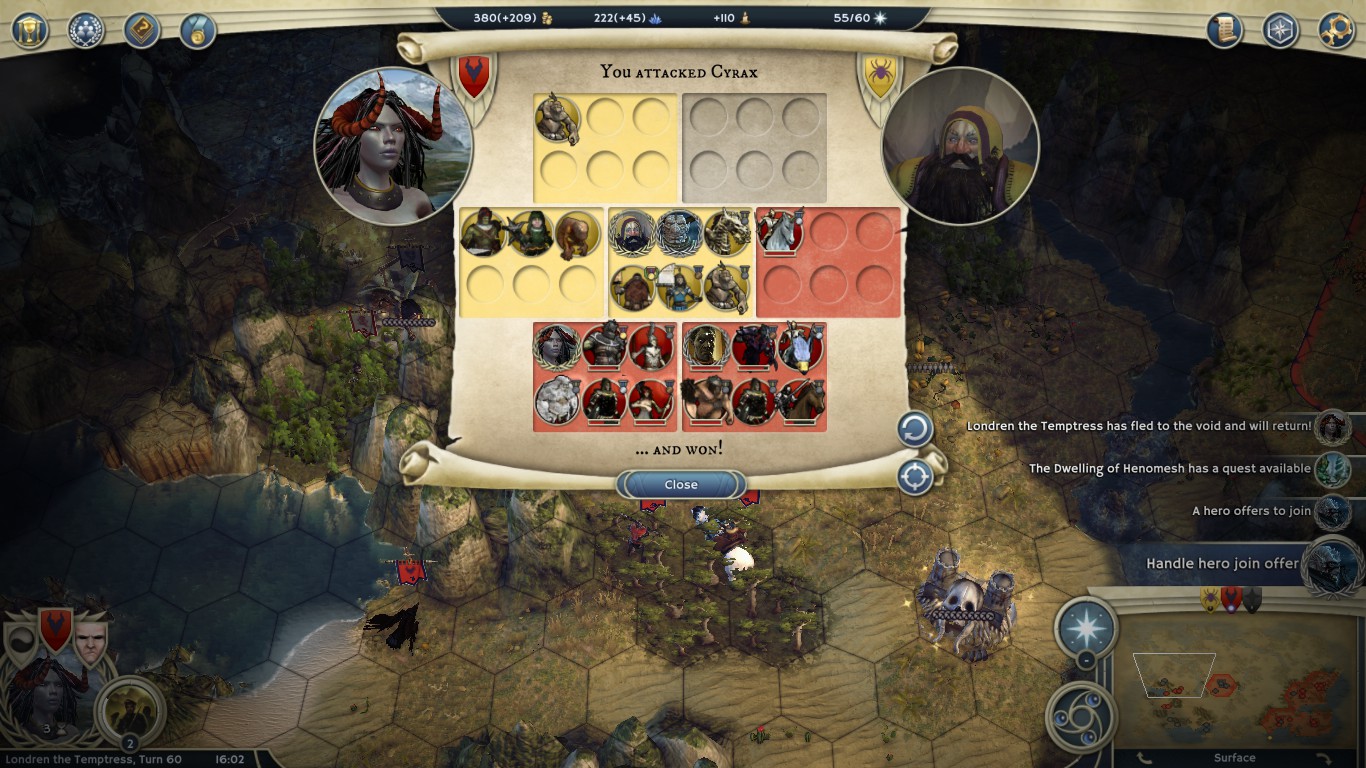Select the Londren hero unit in the battle roster
Viewport: 1366px width, 768px height.
[556, 346]
